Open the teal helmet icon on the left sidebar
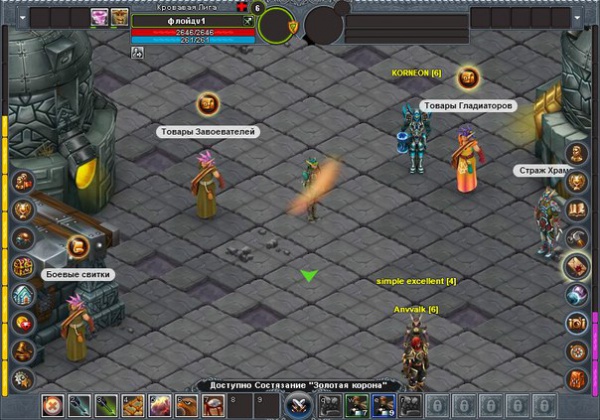Image resolution: width=600 pixels, height=420 pixels. 23,295
